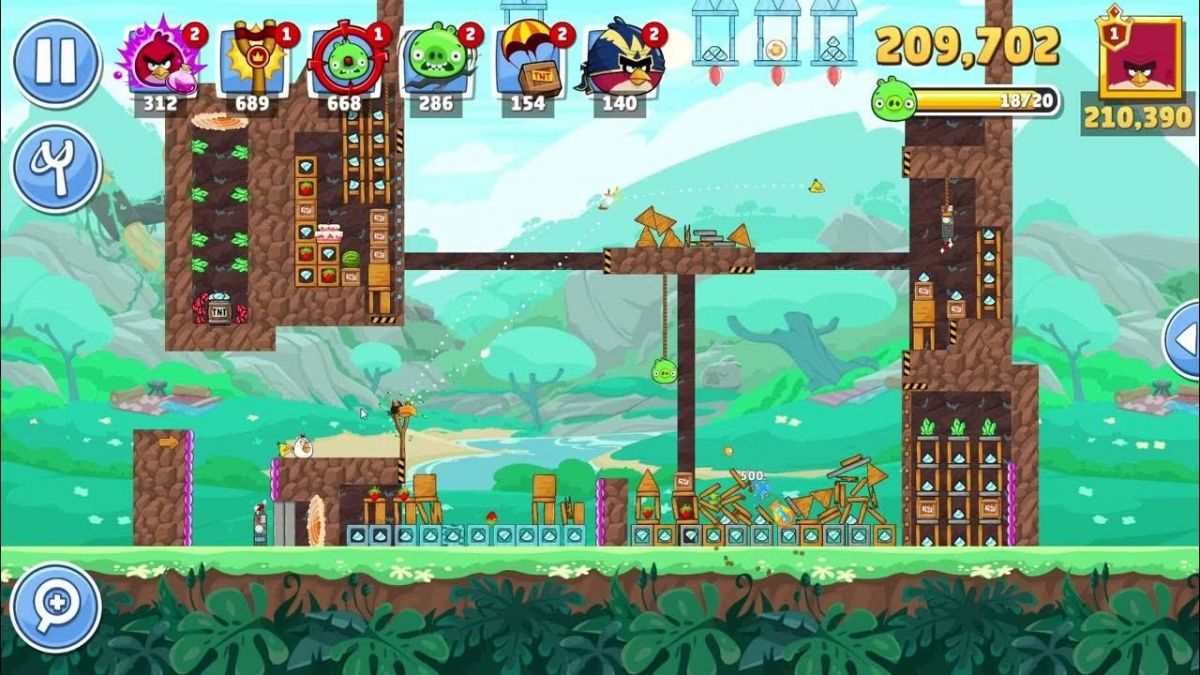This screenshot has height=675, width=1200.
Task: Choose the green pig power-up card
Action: (436, 62)
